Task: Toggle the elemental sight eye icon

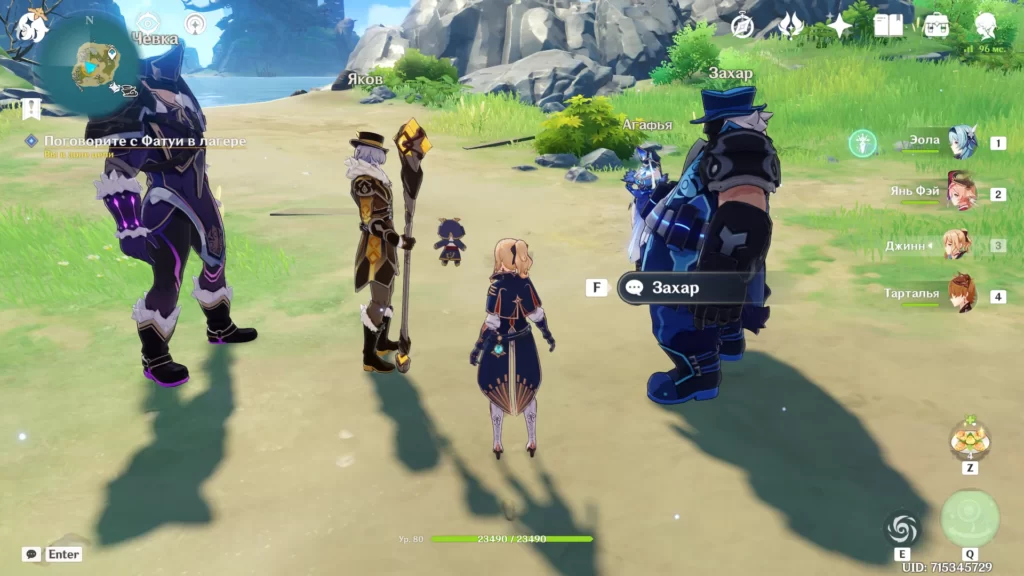Action: (148, 23)
